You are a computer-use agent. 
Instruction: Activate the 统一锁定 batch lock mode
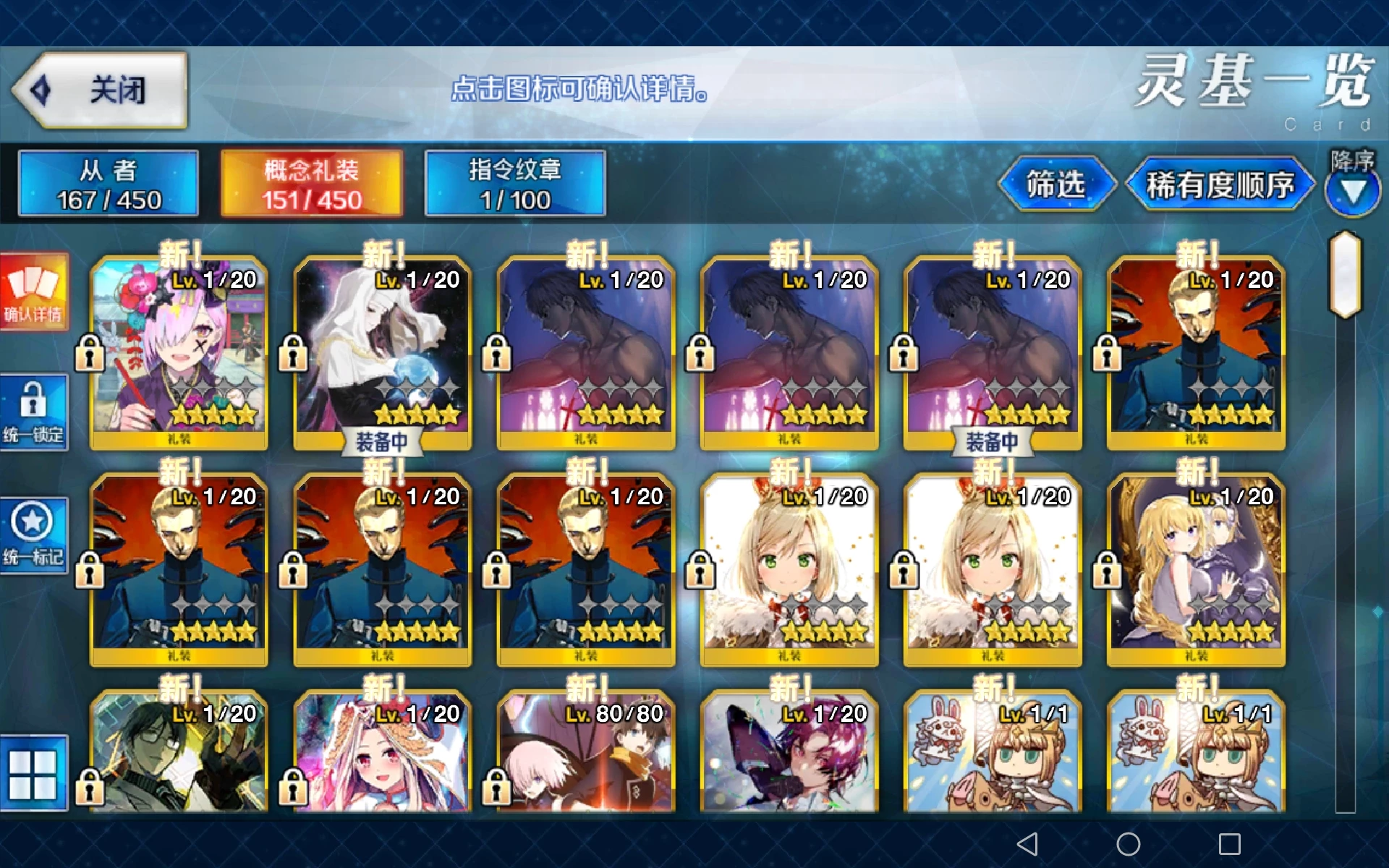(x=34, y=412)
